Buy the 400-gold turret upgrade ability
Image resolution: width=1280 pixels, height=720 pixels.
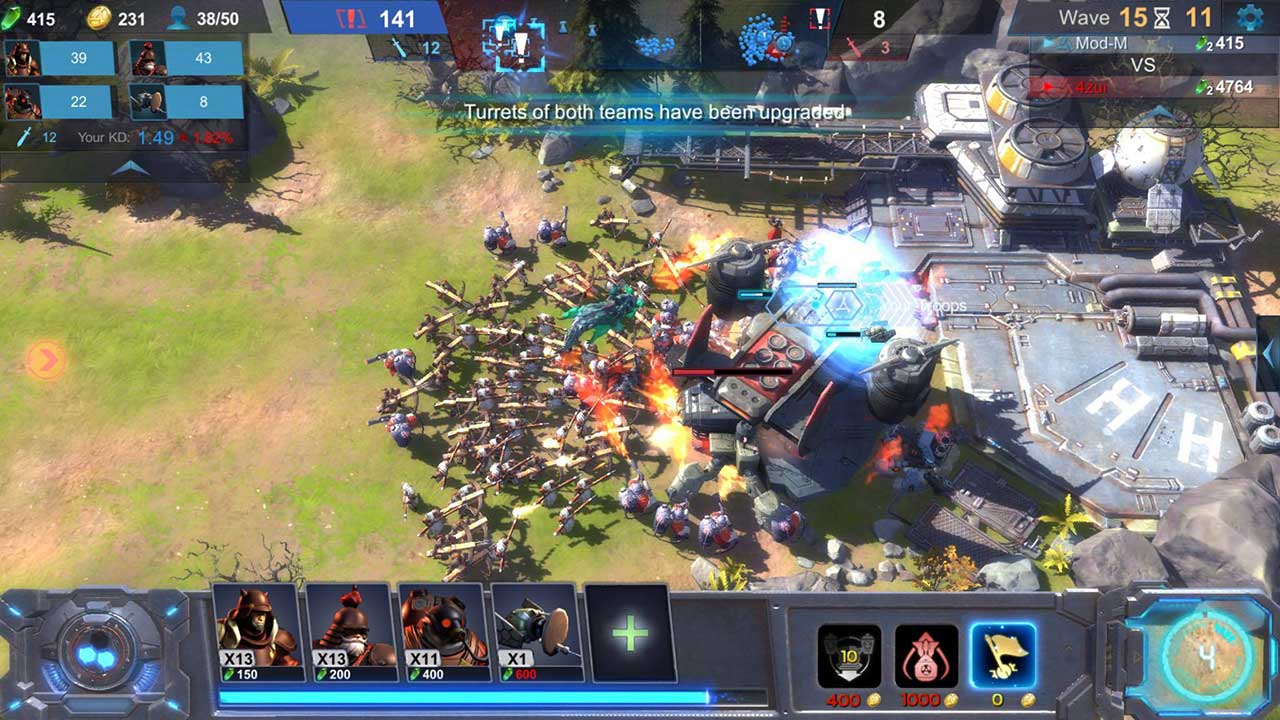pos(849,657)
